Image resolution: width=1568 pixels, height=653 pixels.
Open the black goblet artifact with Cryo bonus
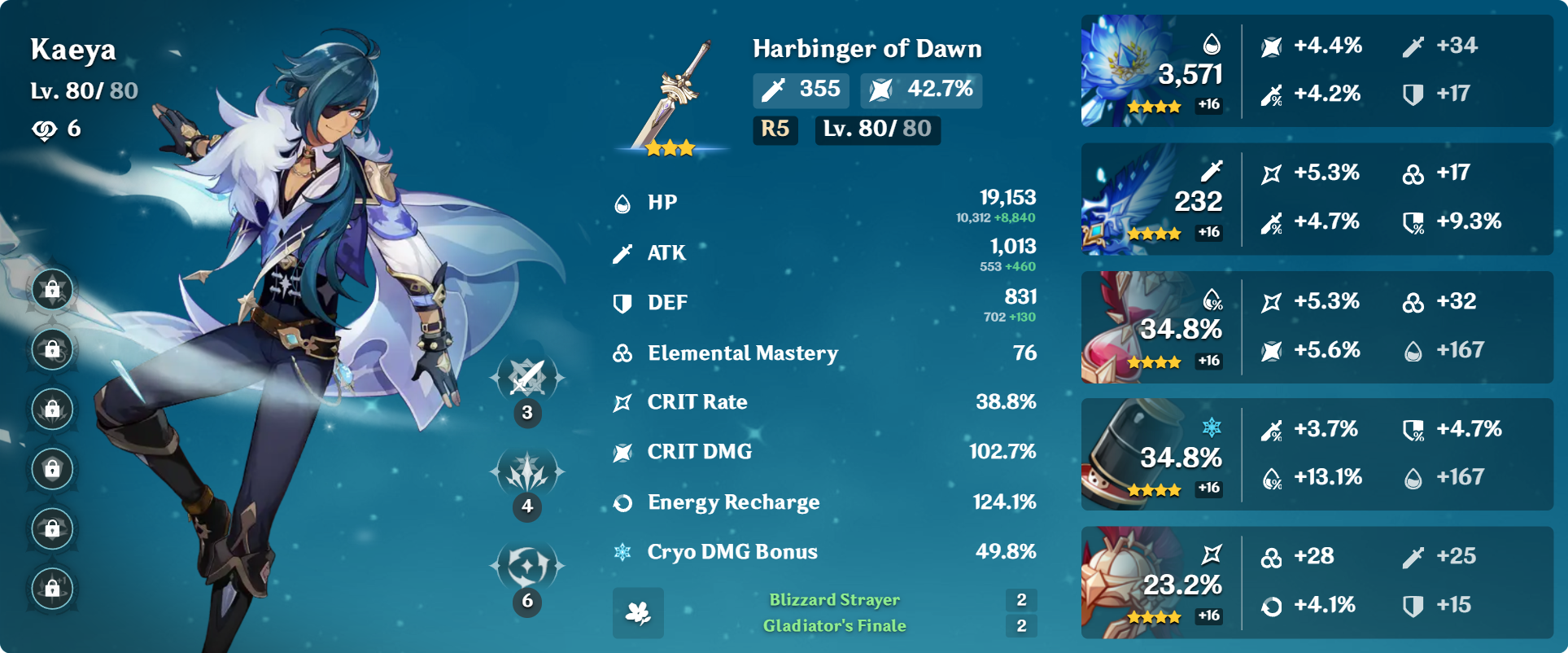[x=1128, y=454]
